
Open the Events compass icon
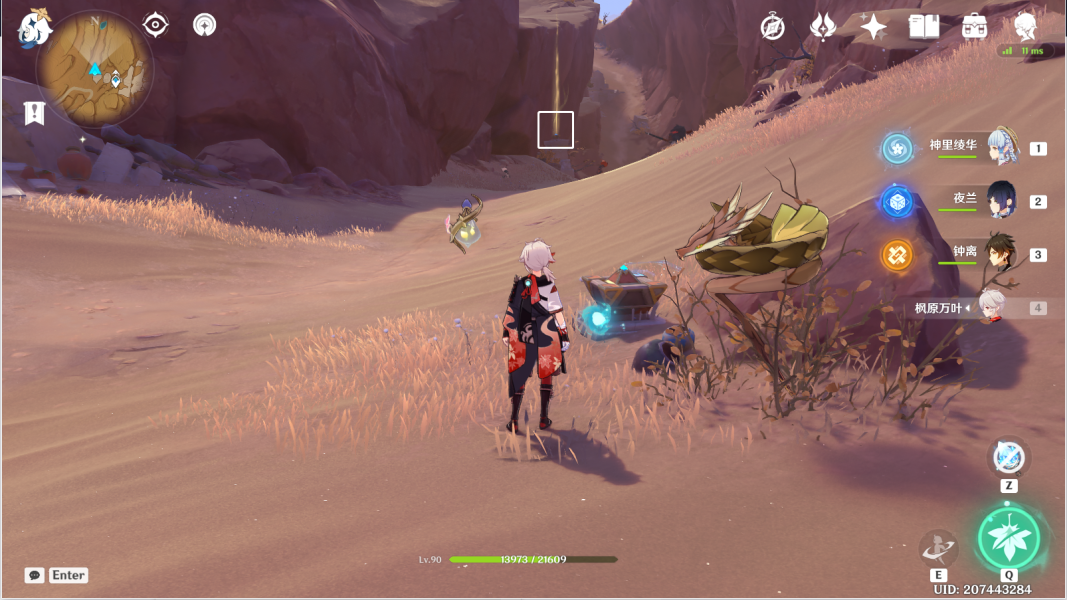(x=772, y=27)
